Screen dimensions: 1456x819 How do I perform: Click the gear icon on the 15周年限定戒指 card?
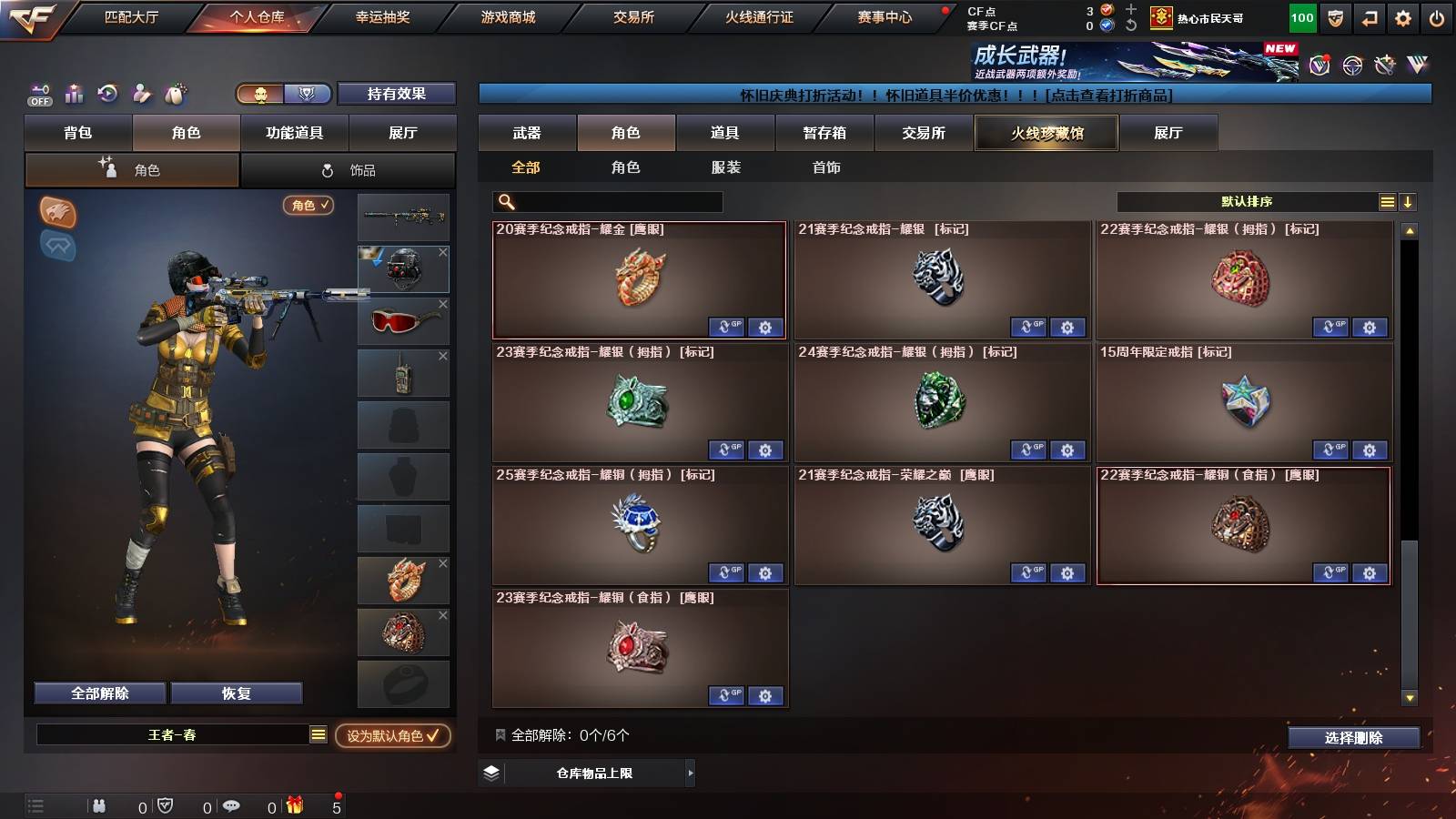(1370, 450)
